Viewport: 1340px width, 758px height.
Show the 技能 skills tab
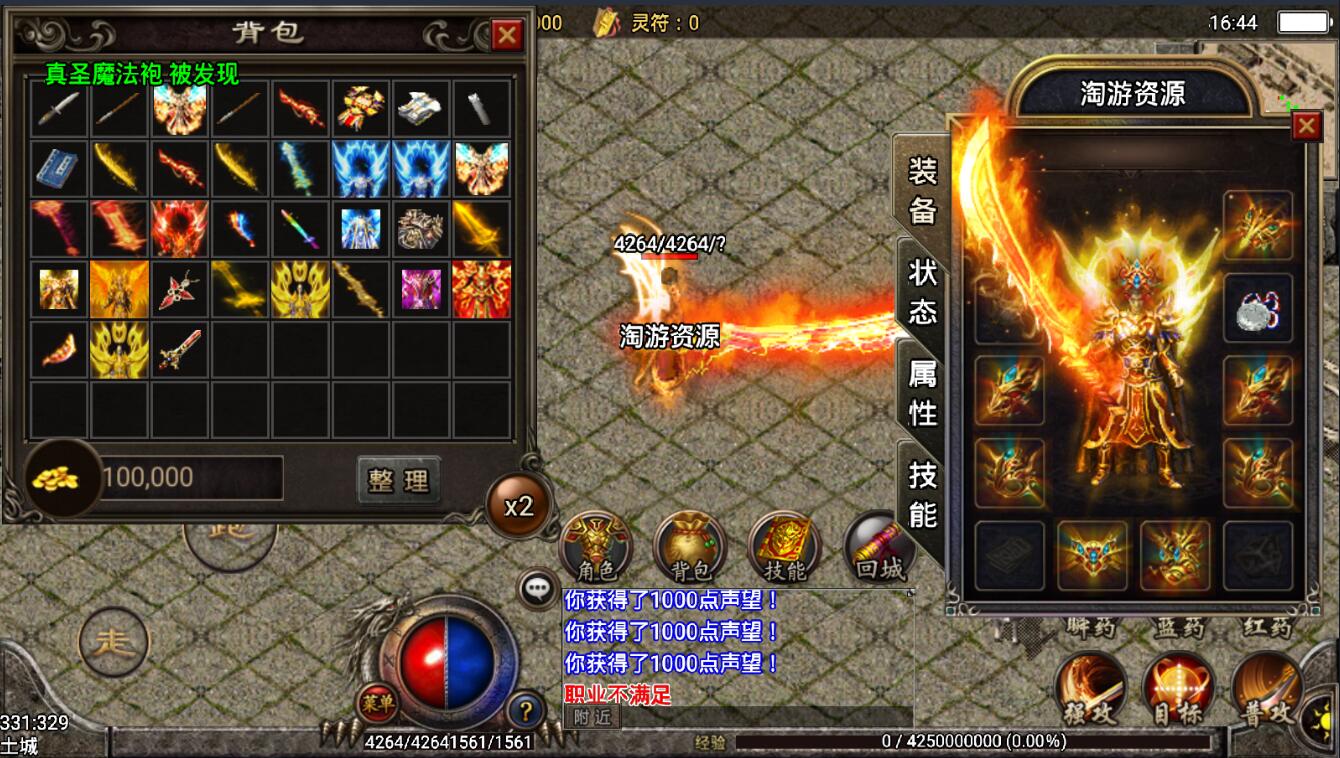point(922,494)
